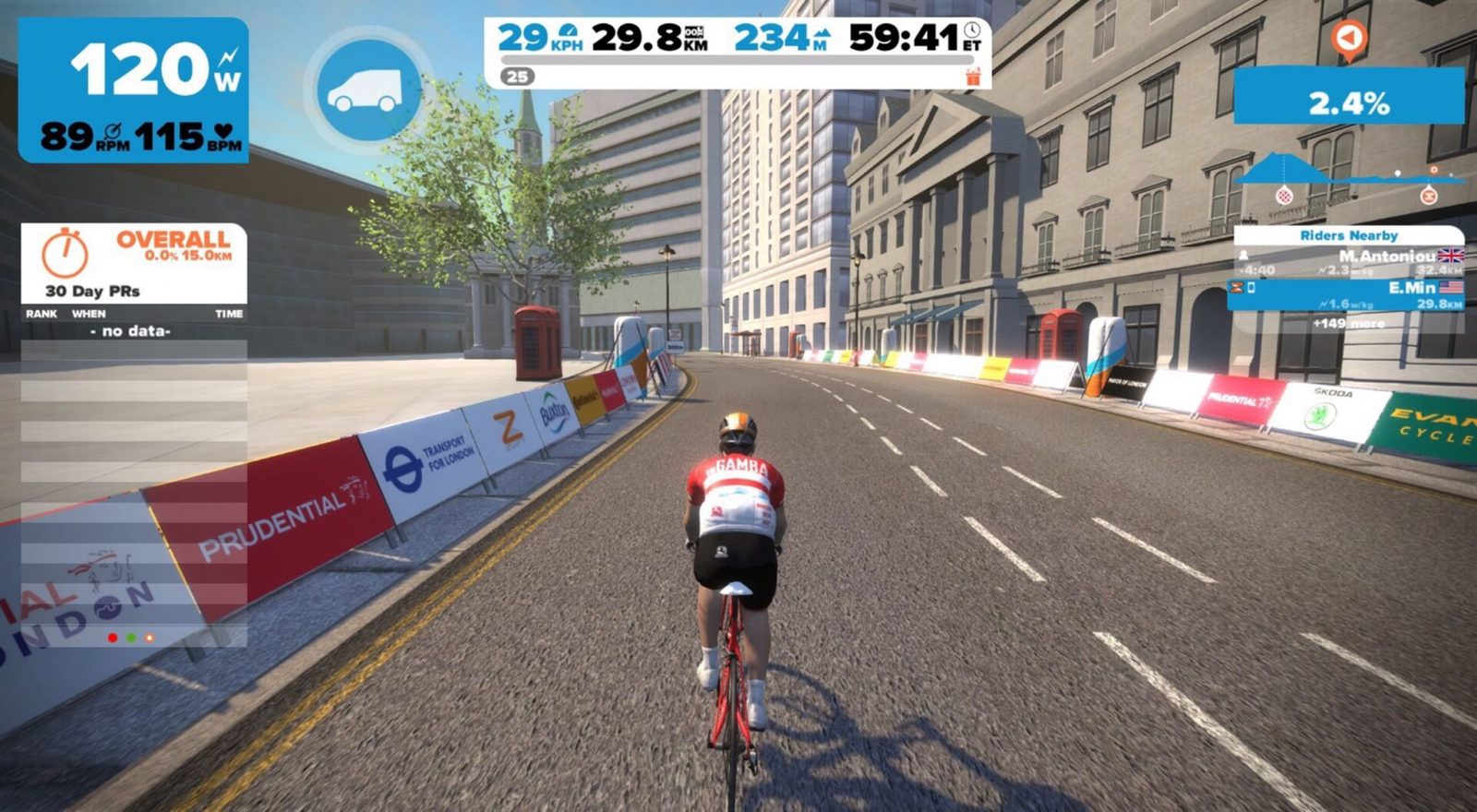Click the clock icon beside the 59:41 timer
This screenshot has width=1477, height=812.
click(971, 31)
